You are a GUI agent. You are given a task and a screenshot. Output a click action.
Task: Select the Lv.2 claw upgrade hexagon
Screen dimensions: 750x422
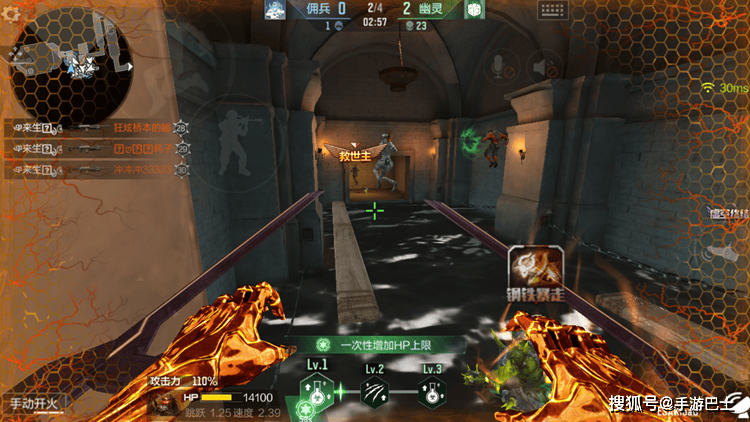pyautogui.click(x=375, y=393)
